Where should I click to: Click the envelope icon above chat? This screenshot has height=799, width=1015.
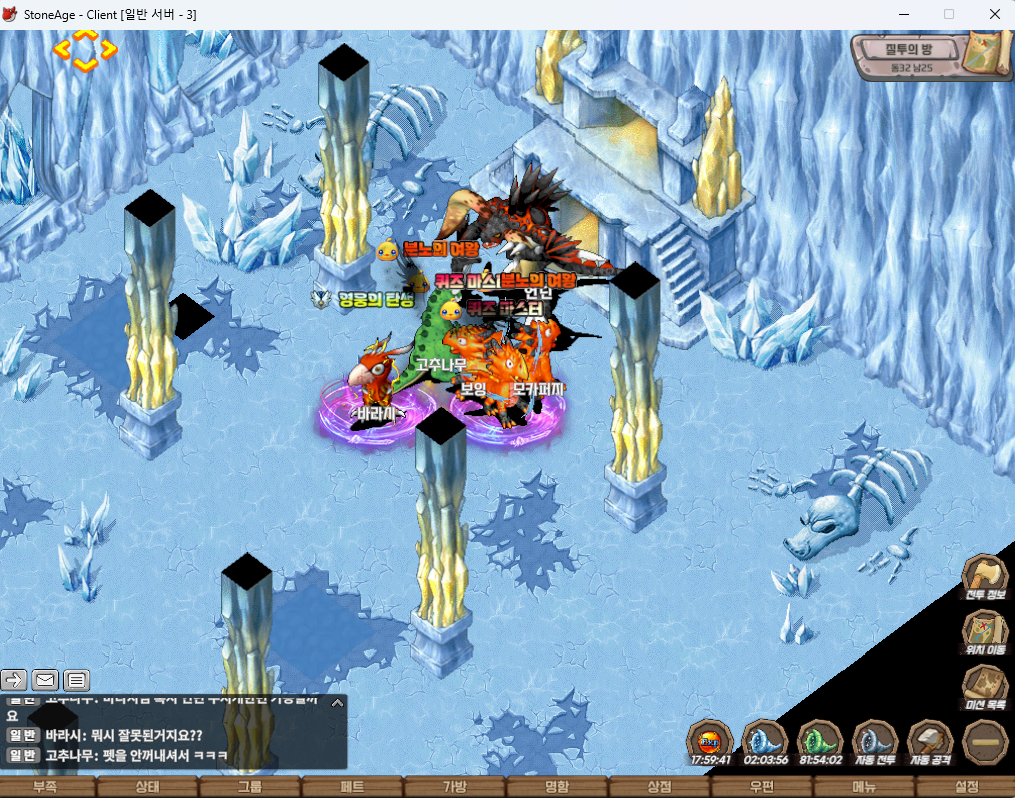(x=45, y=681)
